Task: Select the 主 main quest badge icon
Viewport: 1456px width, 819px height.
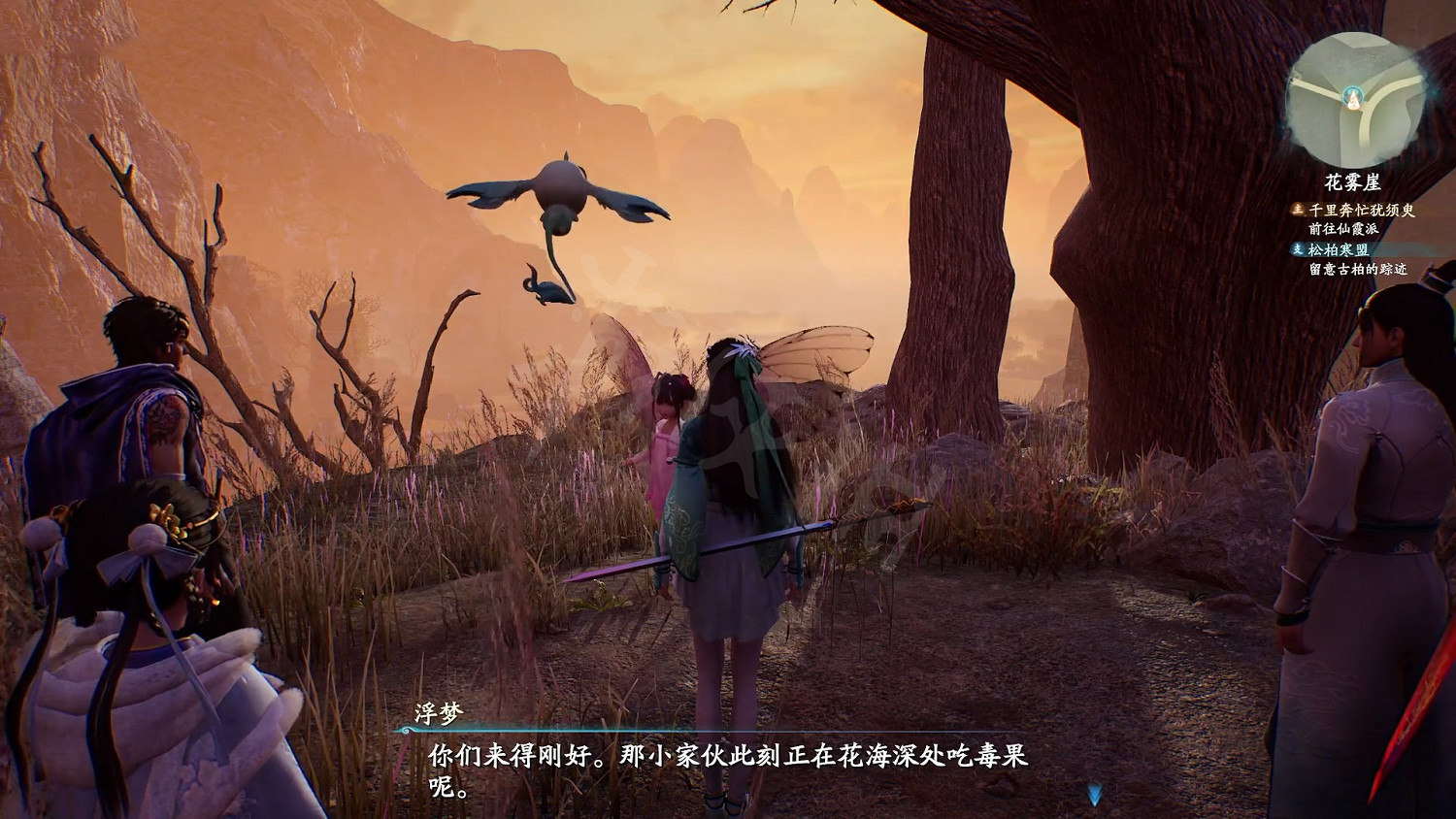Action: click(1298, 210)
